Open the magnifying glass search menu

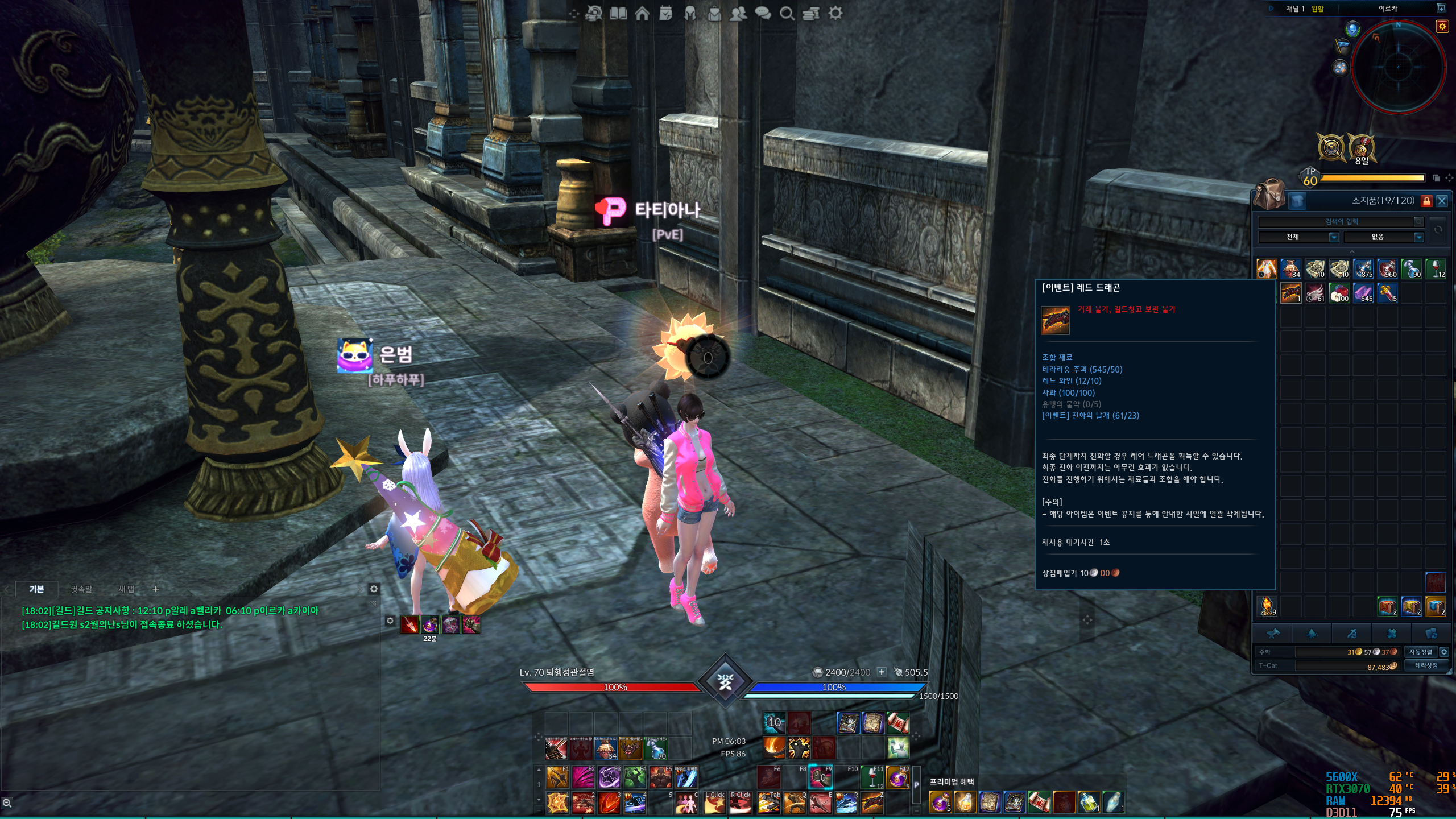point(787,13)
